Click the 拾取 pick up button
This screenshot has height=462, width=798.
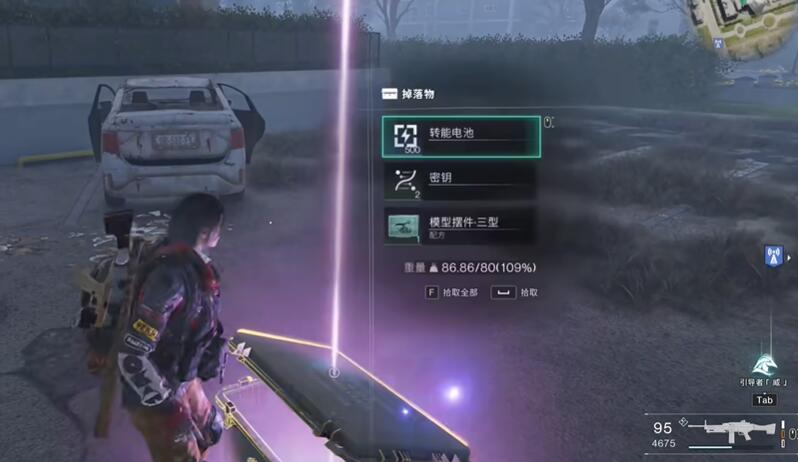tap(514, 292)
